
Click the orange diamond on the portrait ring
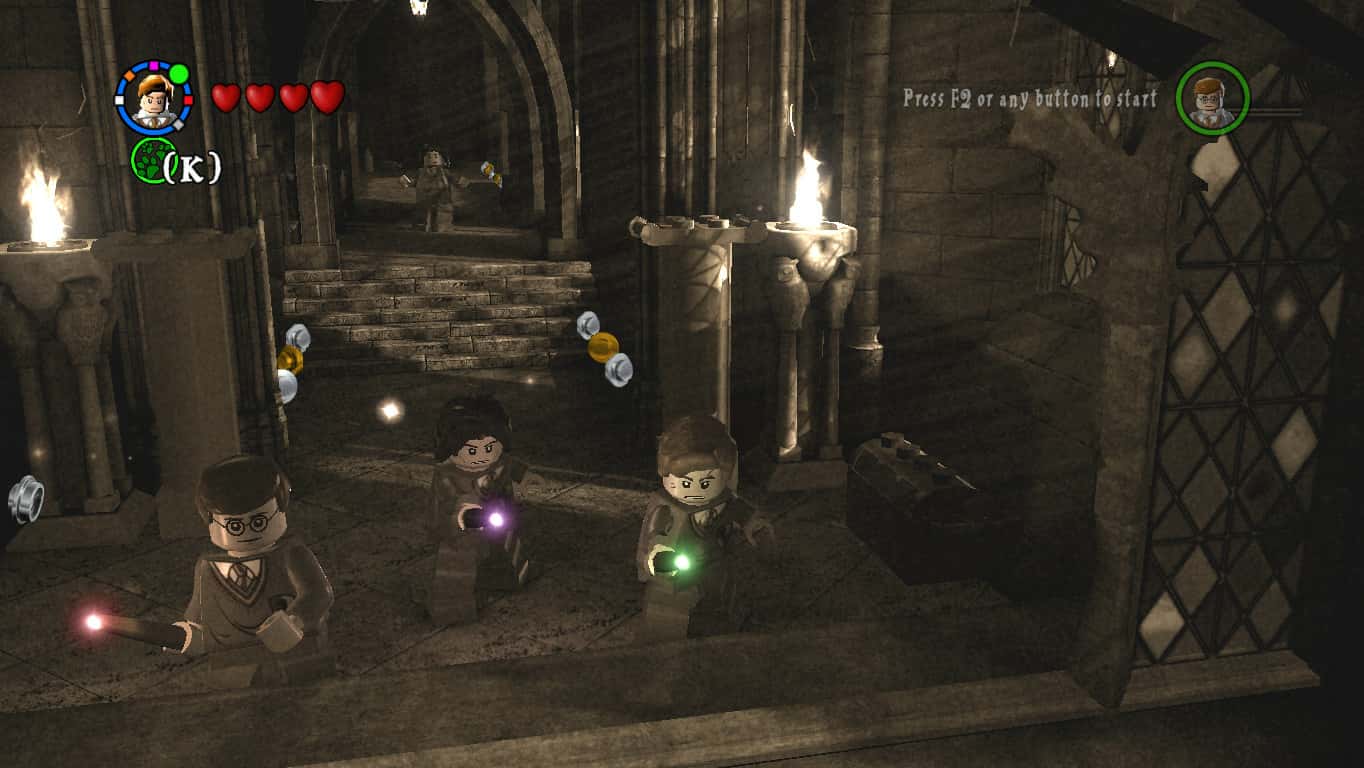pos(129,76)
